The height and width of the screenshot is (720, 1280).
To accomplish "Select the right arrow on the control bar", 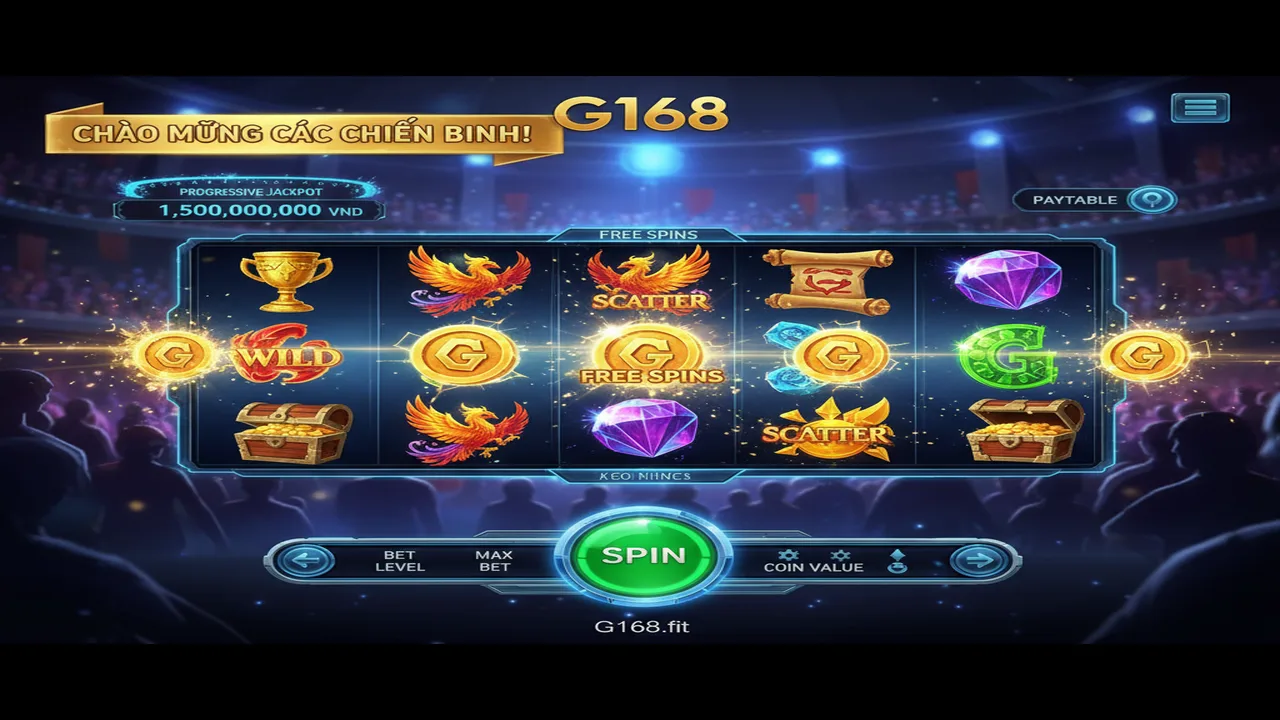I will (981, 558).
